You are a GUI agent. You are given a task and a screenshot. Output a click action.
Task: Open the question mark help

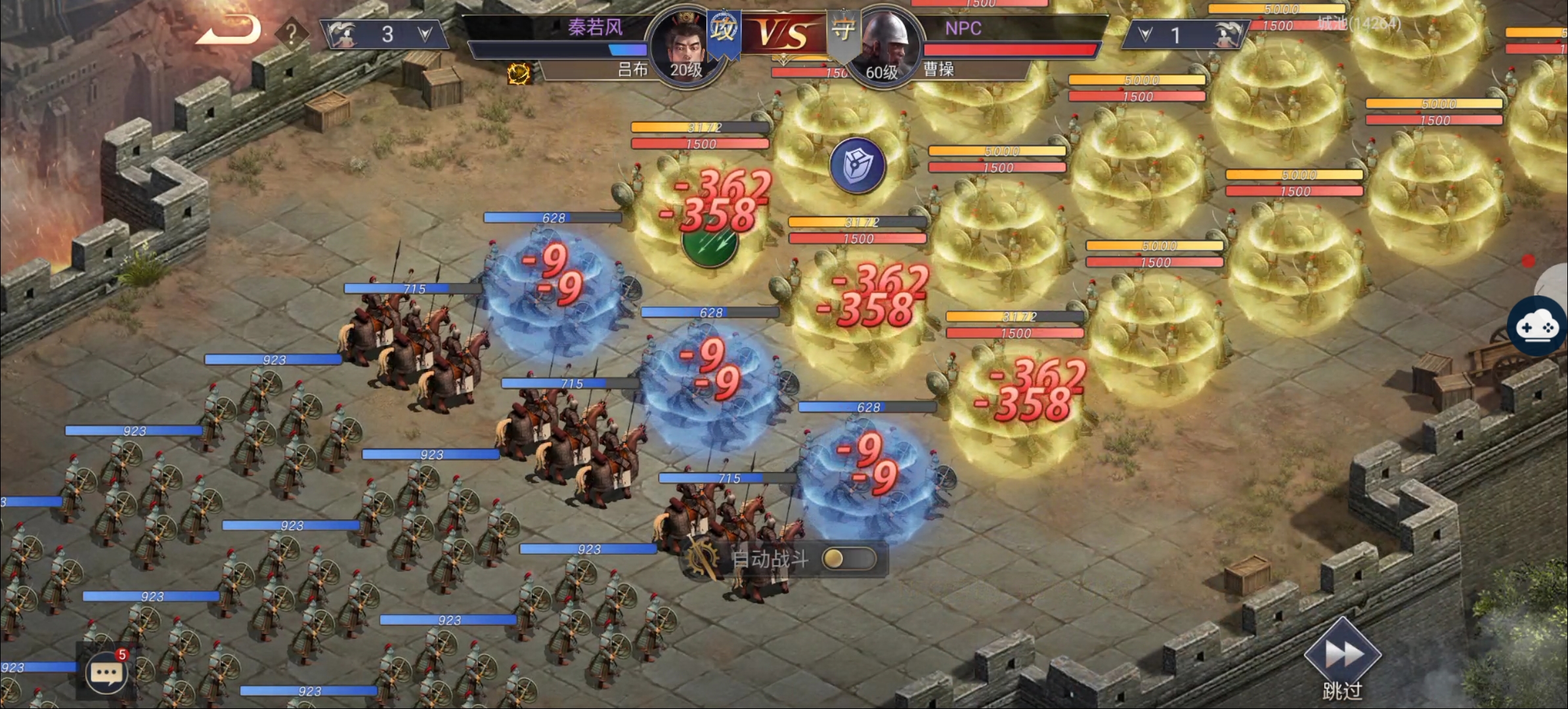[x=291, y=33]
